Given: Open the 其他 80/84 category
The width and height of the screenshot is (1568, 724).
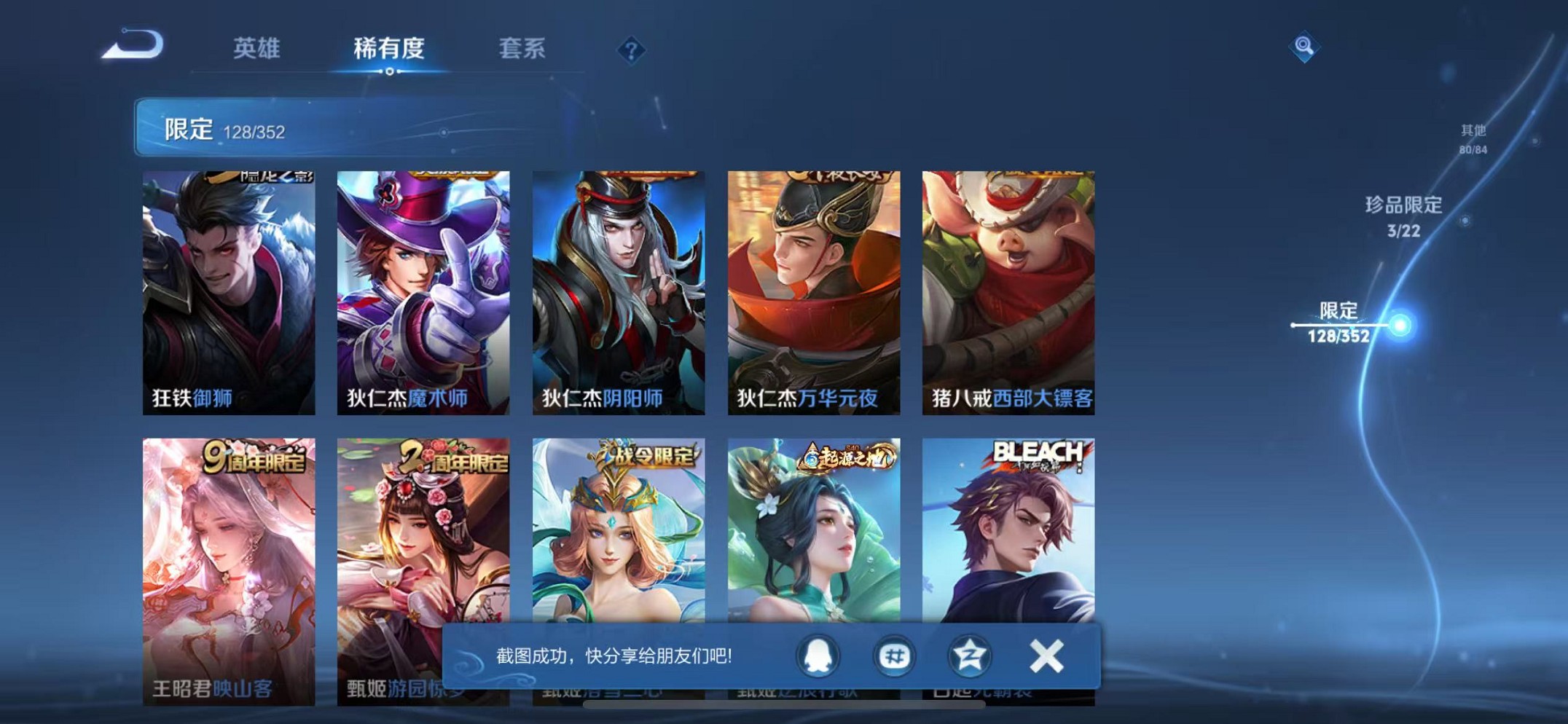Looking at the screenshot, I should pos(1472,137).
